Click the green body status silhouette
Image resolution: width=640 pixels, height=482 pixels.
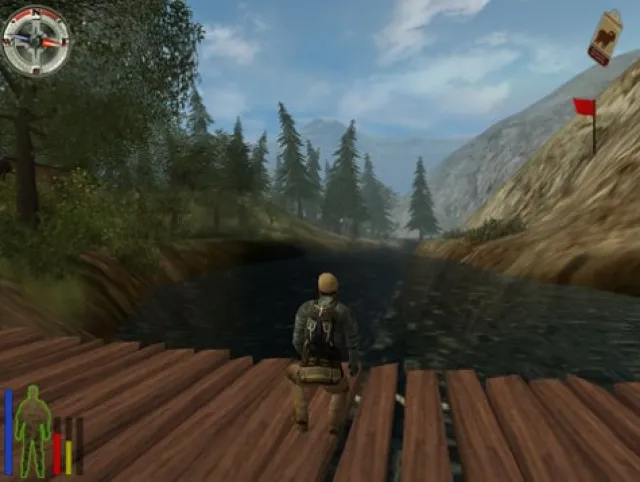click(x=33, y=430)
